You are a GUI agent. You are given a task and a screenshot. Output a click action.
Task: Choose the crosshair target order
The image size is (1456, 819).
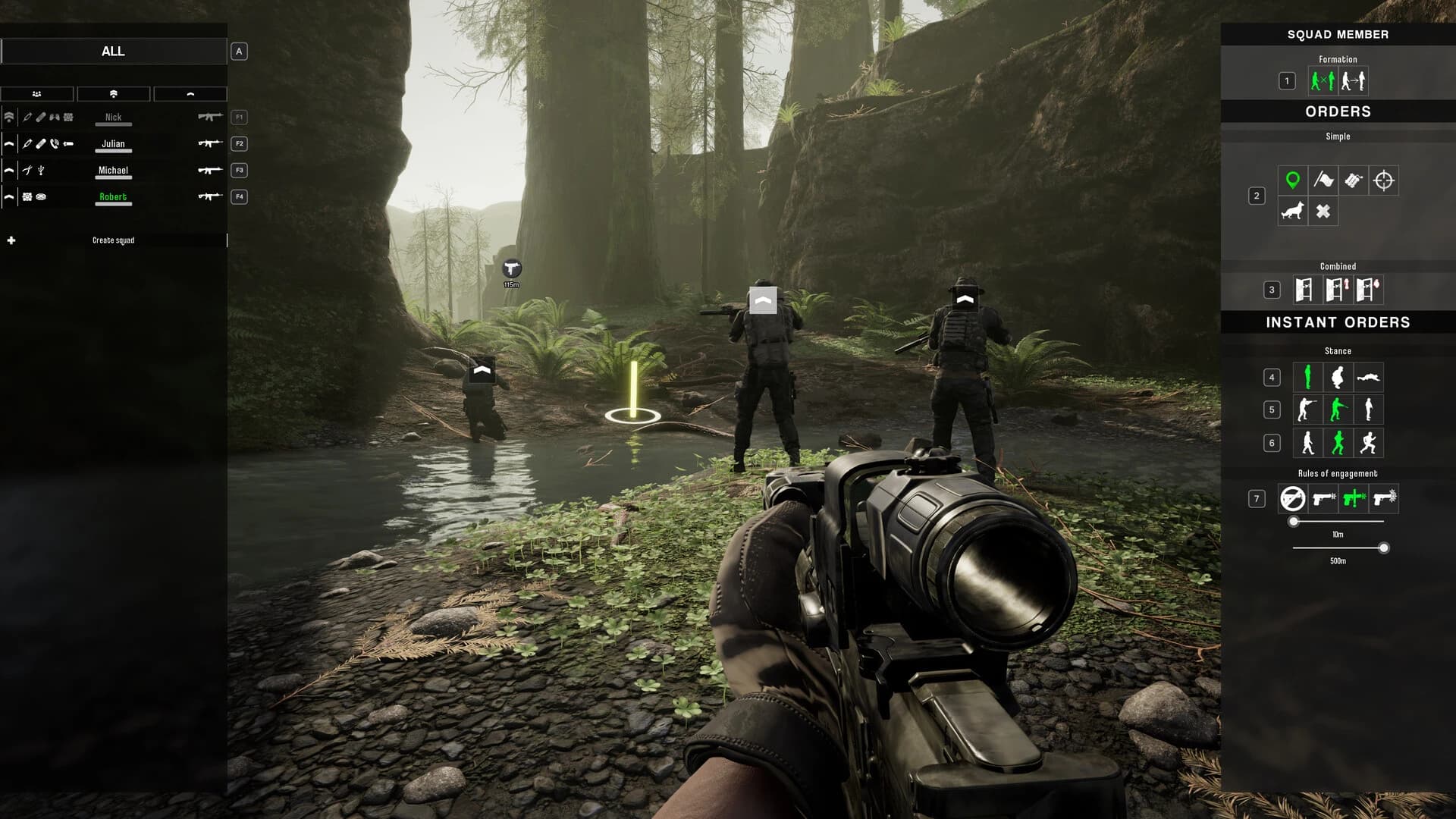pyautogui.click(x=1384, y=180)
